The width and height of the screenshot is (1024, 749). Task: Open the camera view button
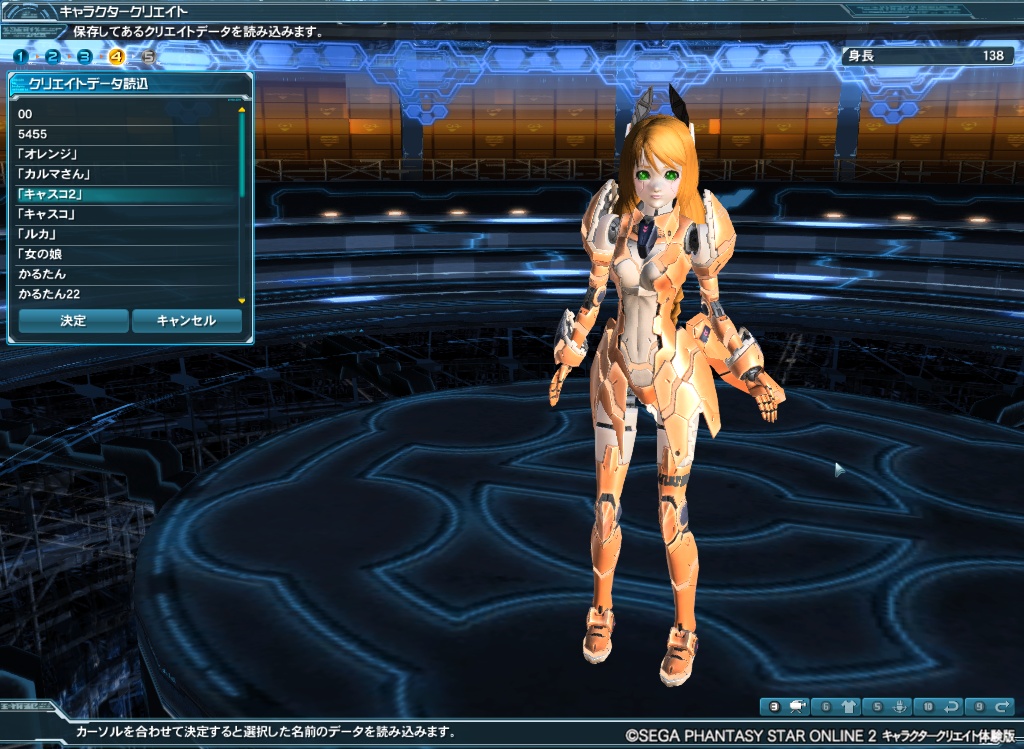(x=784, y=706)
